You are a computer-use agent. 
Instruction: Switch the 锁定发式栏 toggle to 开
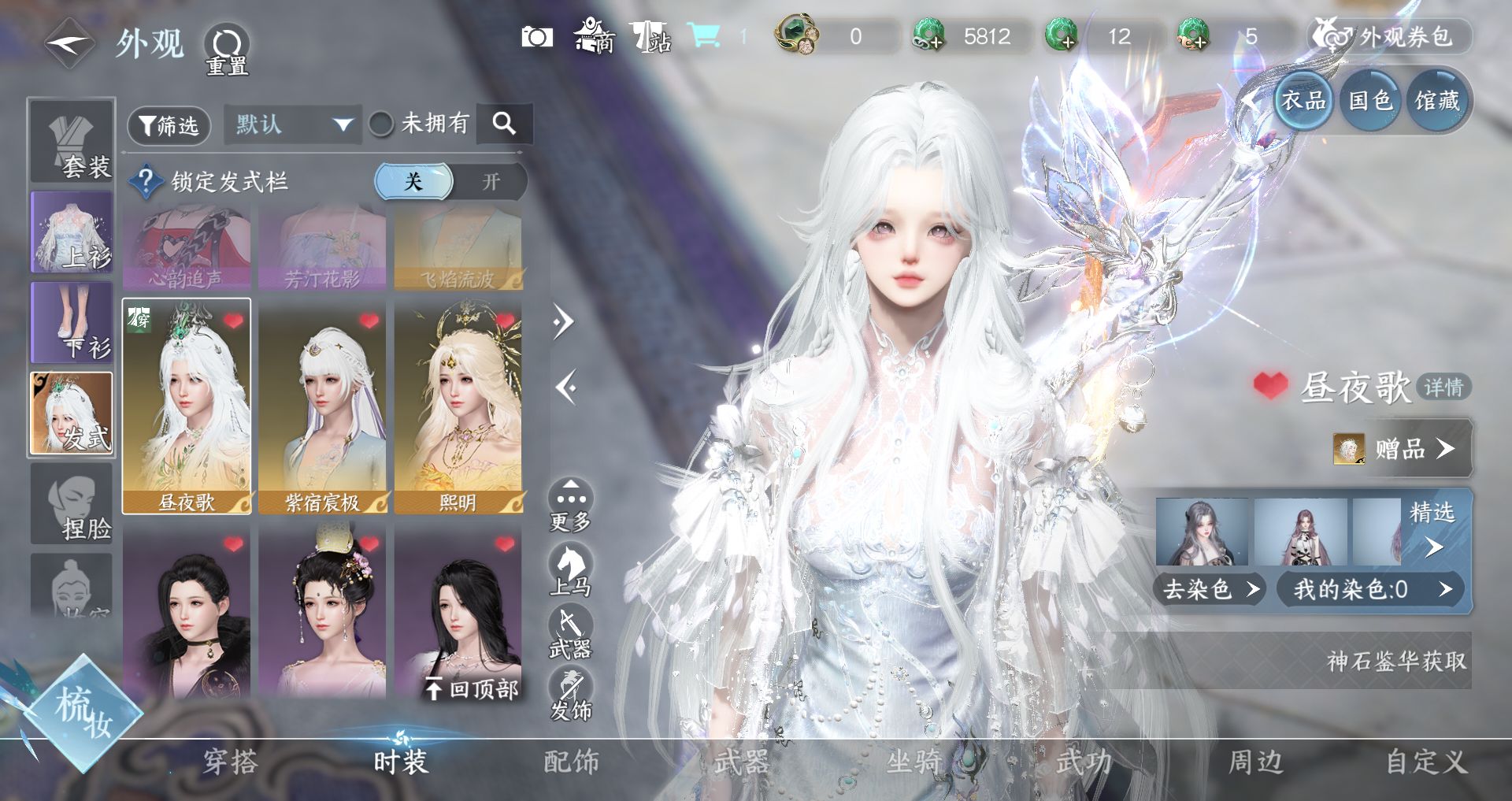[x=491, y=182]
